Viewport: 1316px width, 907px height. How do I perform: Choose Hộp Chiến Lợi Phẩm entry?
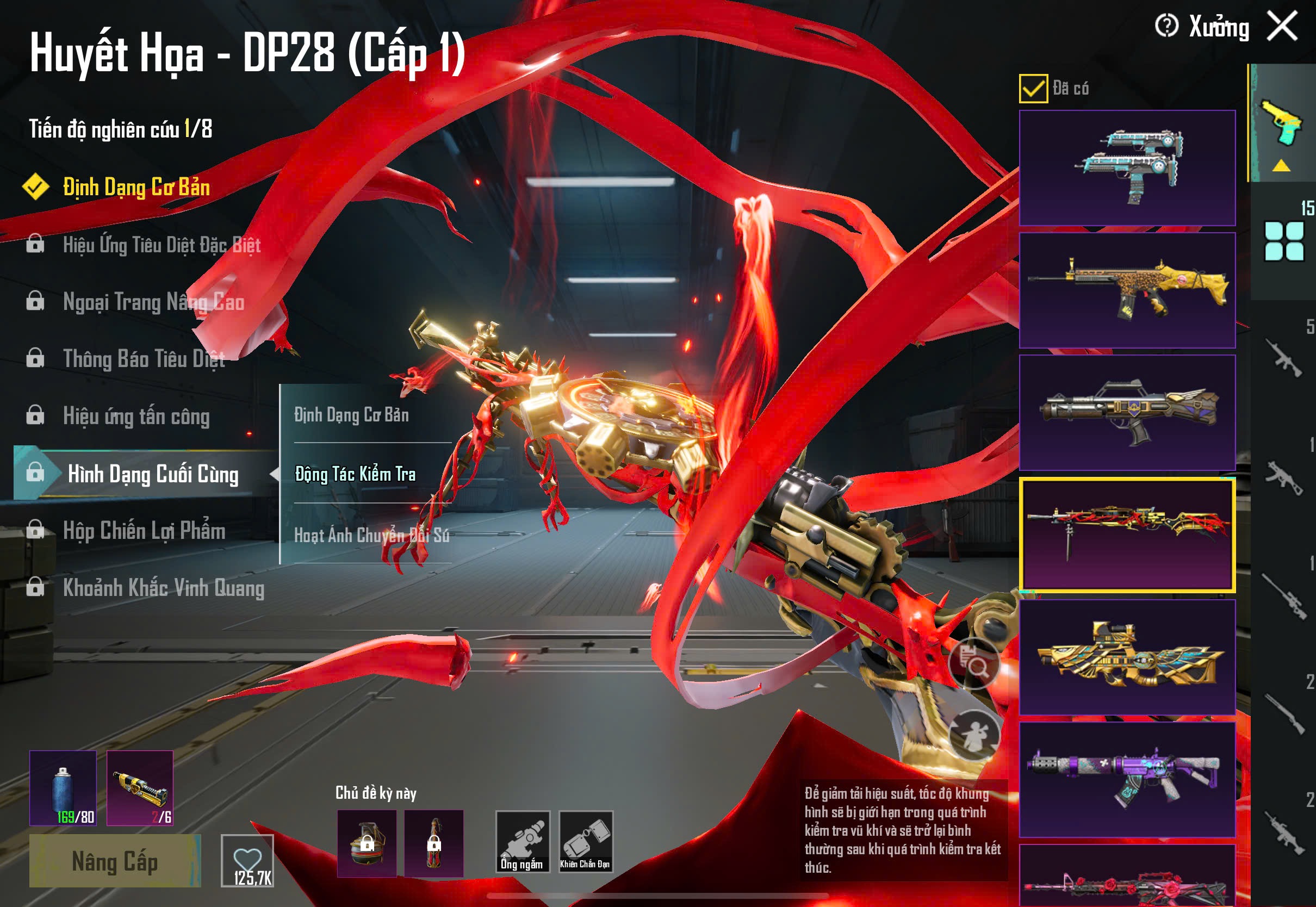(x=144, y=531)
